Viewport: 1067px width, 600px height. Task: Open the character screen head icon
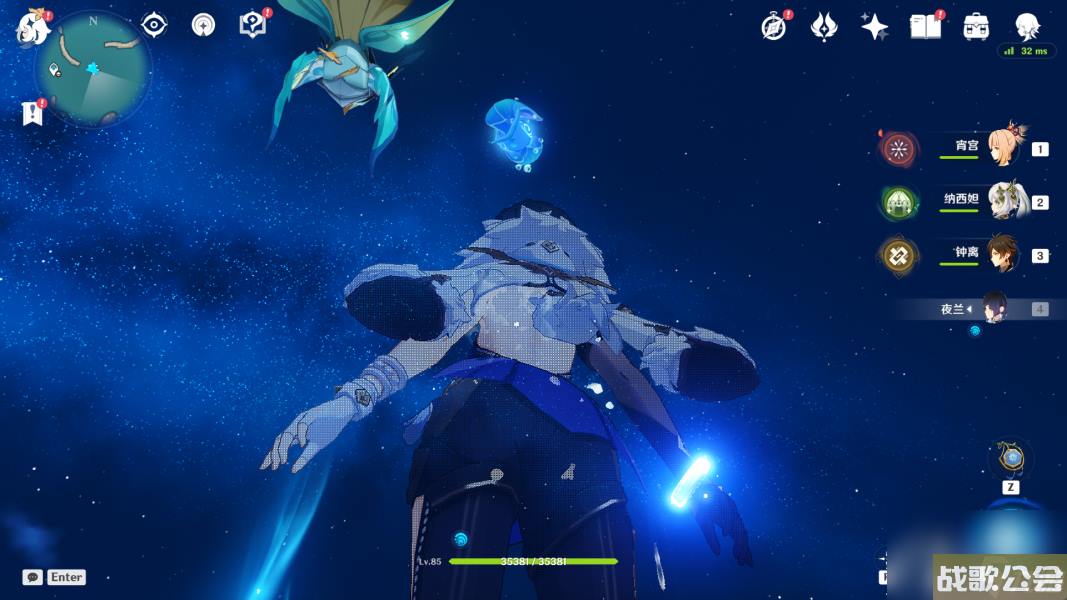coord(1027,27)
